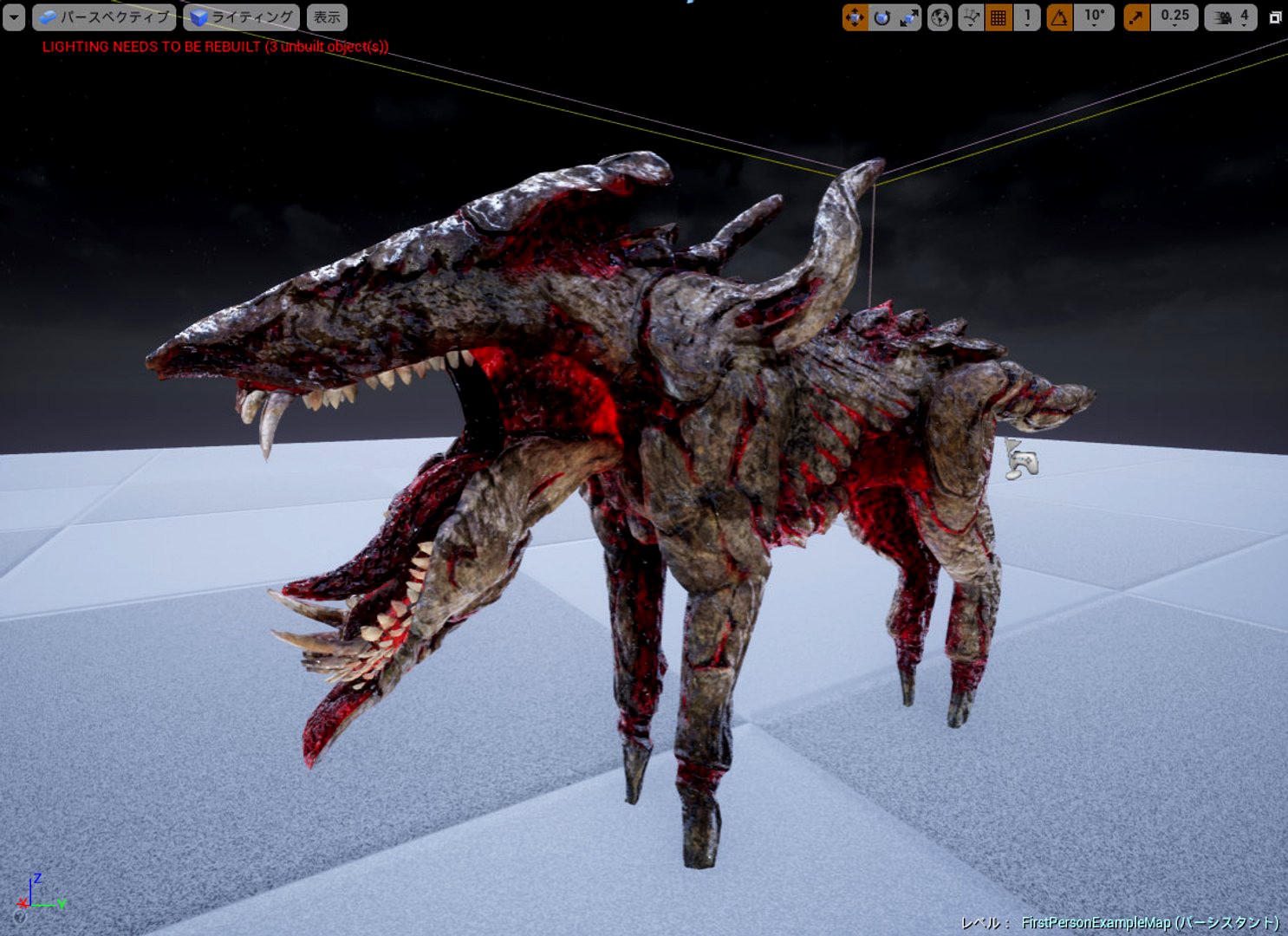
Task: Switch between world and local coordinate space
Action: pos(940,16)
